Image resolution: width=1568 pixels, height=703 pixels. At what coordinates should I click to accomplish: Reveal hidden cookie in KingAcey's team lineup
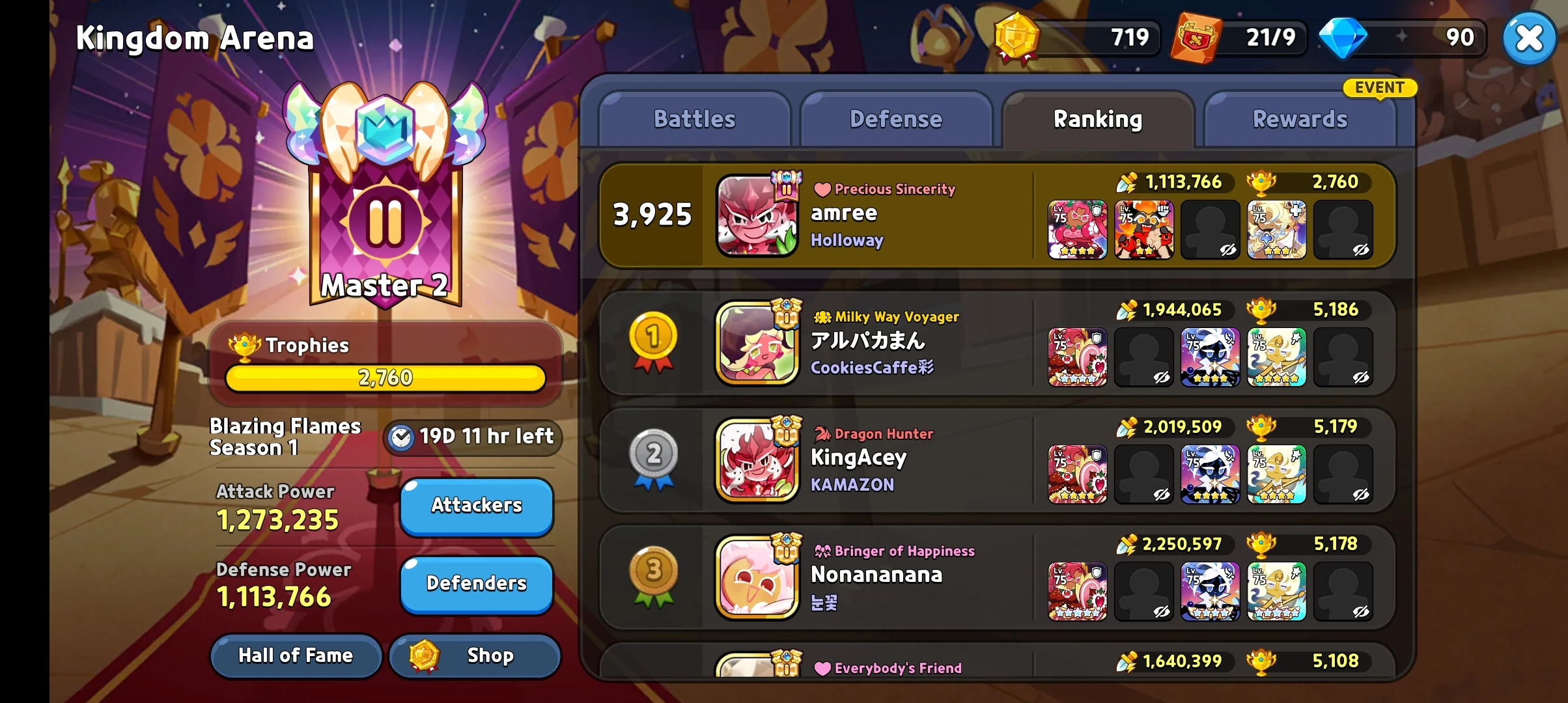pos(1144,475)
